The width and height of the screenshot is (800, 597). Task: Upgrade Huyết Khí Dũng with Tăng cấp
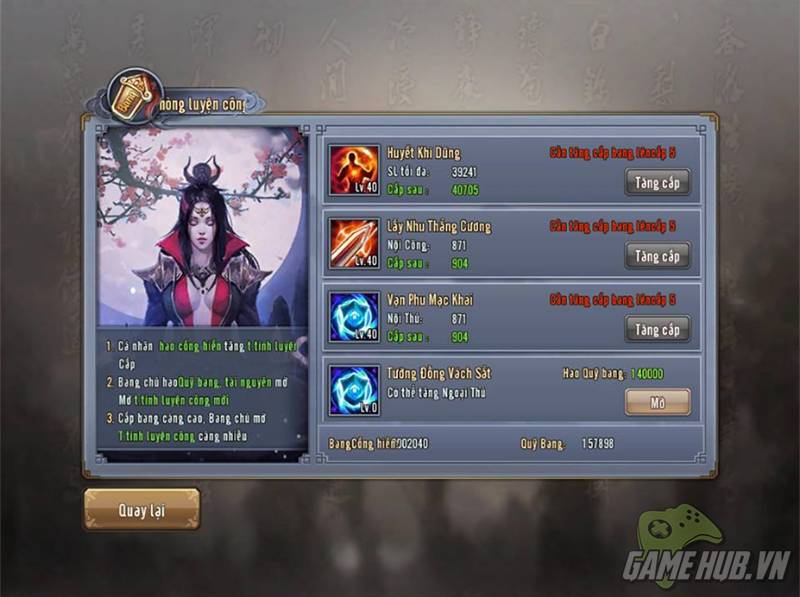(657, 182)
